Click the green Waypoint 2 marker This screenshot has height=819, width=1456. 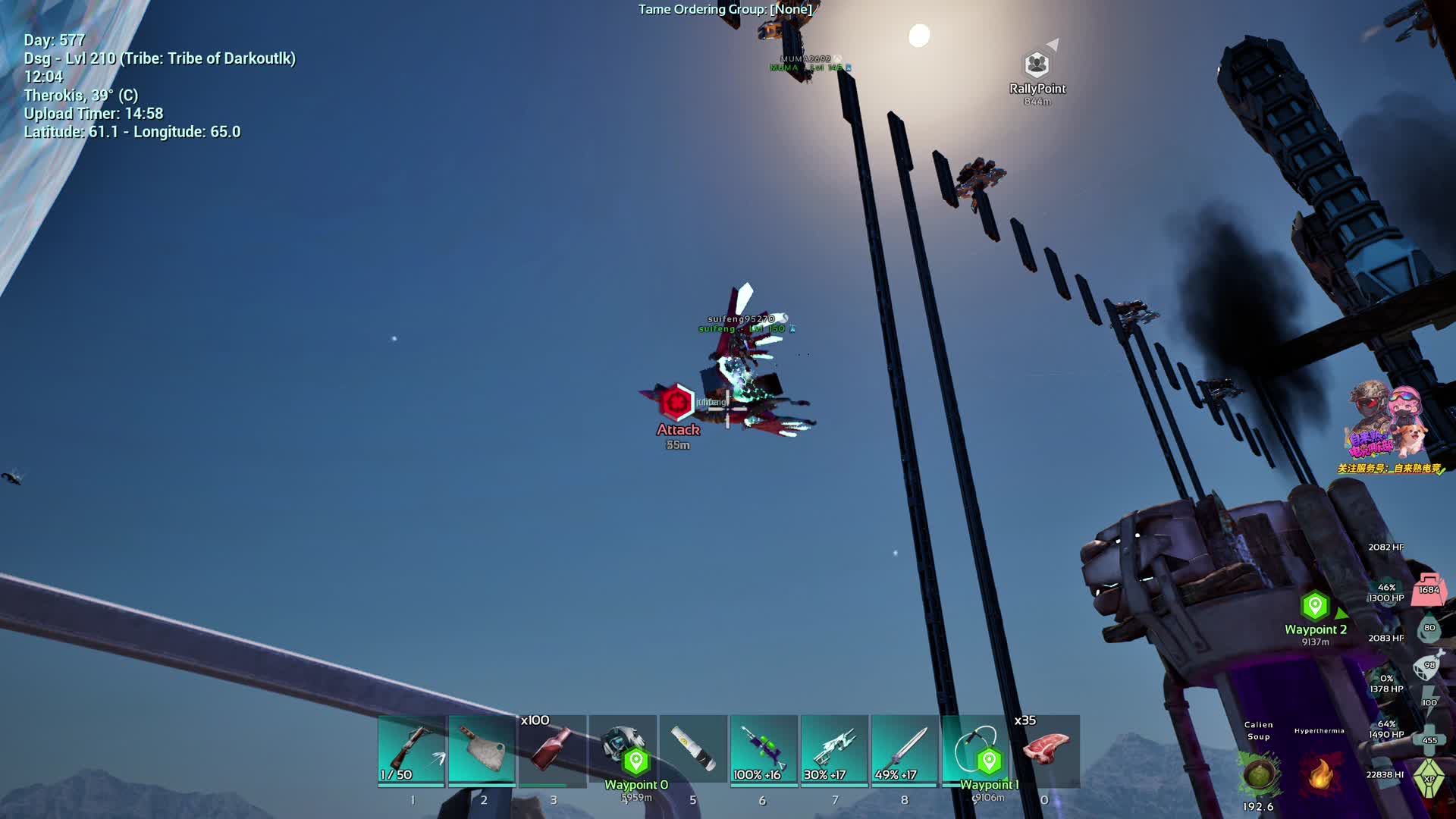[x=1315, y=606]
